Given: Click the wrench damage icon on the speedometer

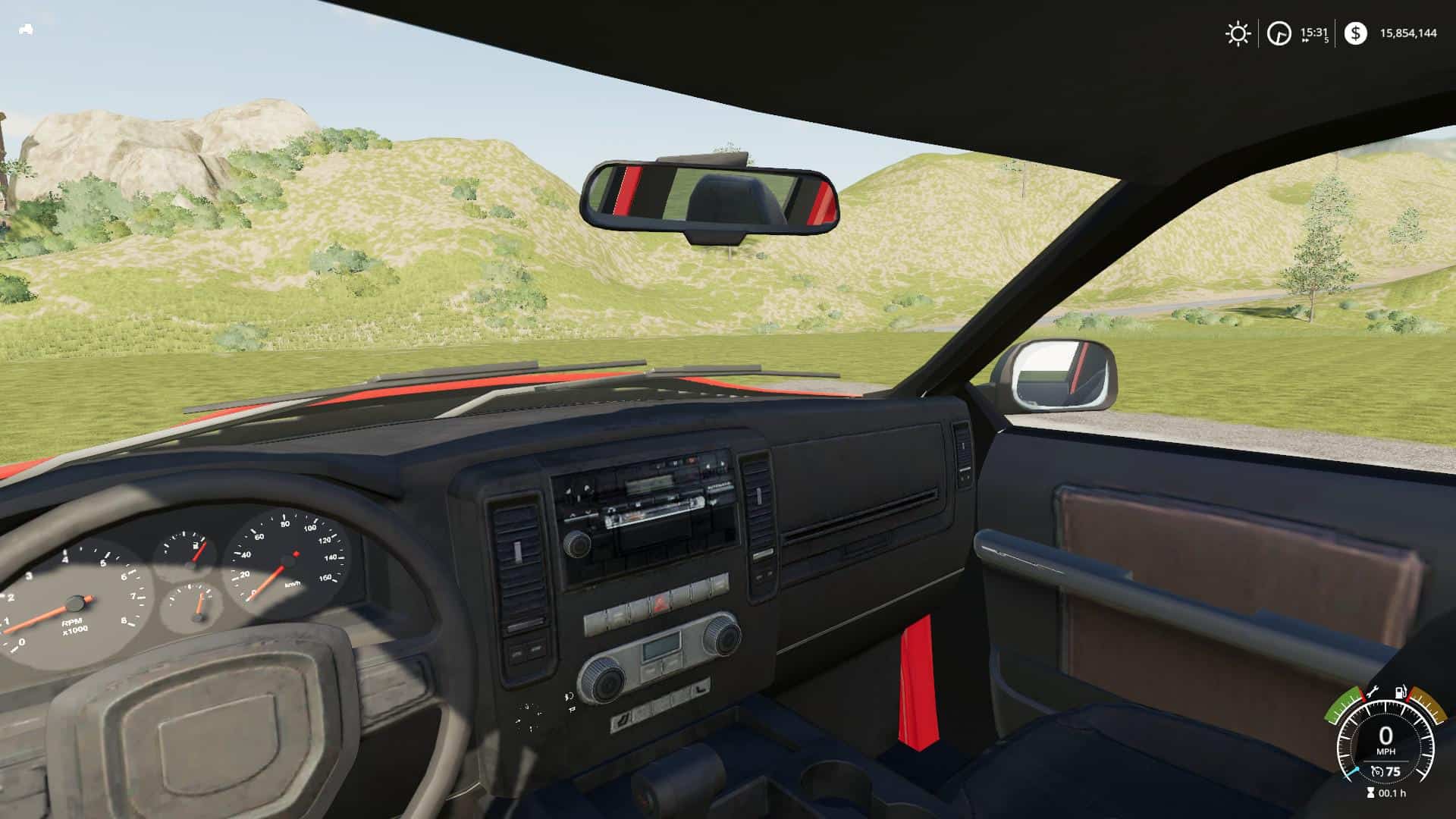Looking at the screenshot, I should (x=1372, y=694).
